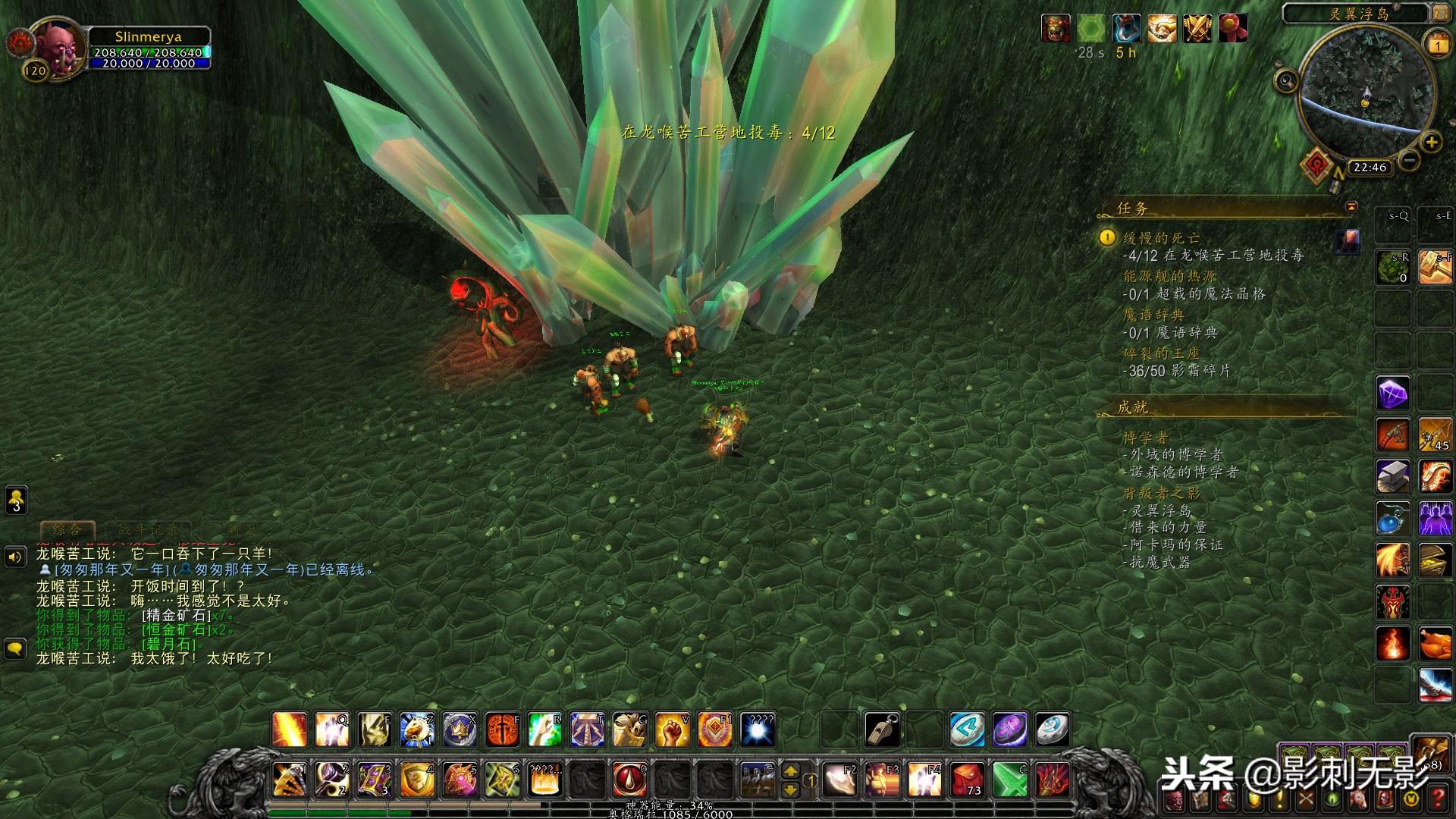Open the chat speech-bubble menu button
This screenshot has width=1456, height=819.
coord(15,648)
